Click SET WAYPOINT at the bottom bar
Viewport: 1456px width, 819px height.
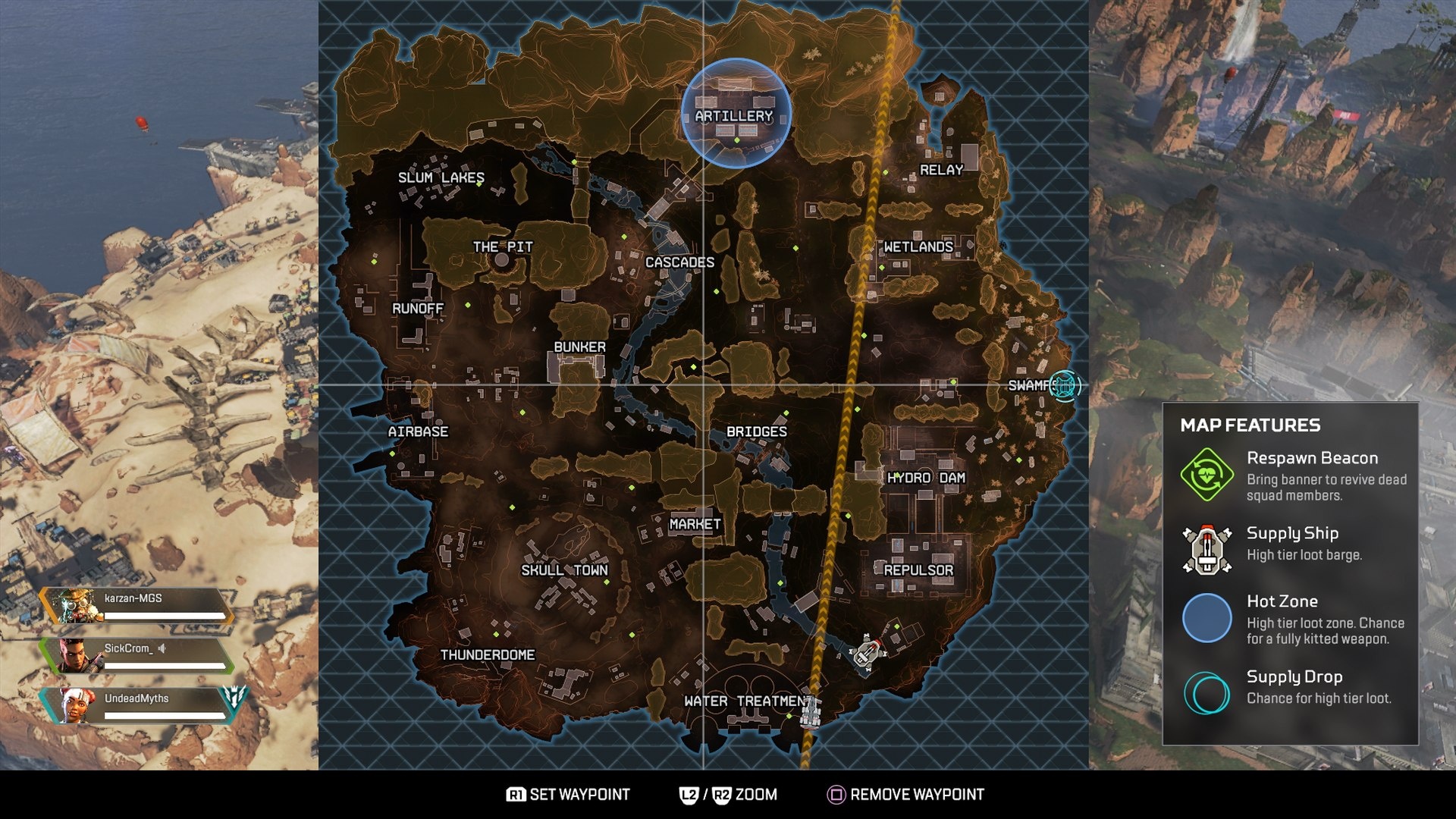click(580, 795)
